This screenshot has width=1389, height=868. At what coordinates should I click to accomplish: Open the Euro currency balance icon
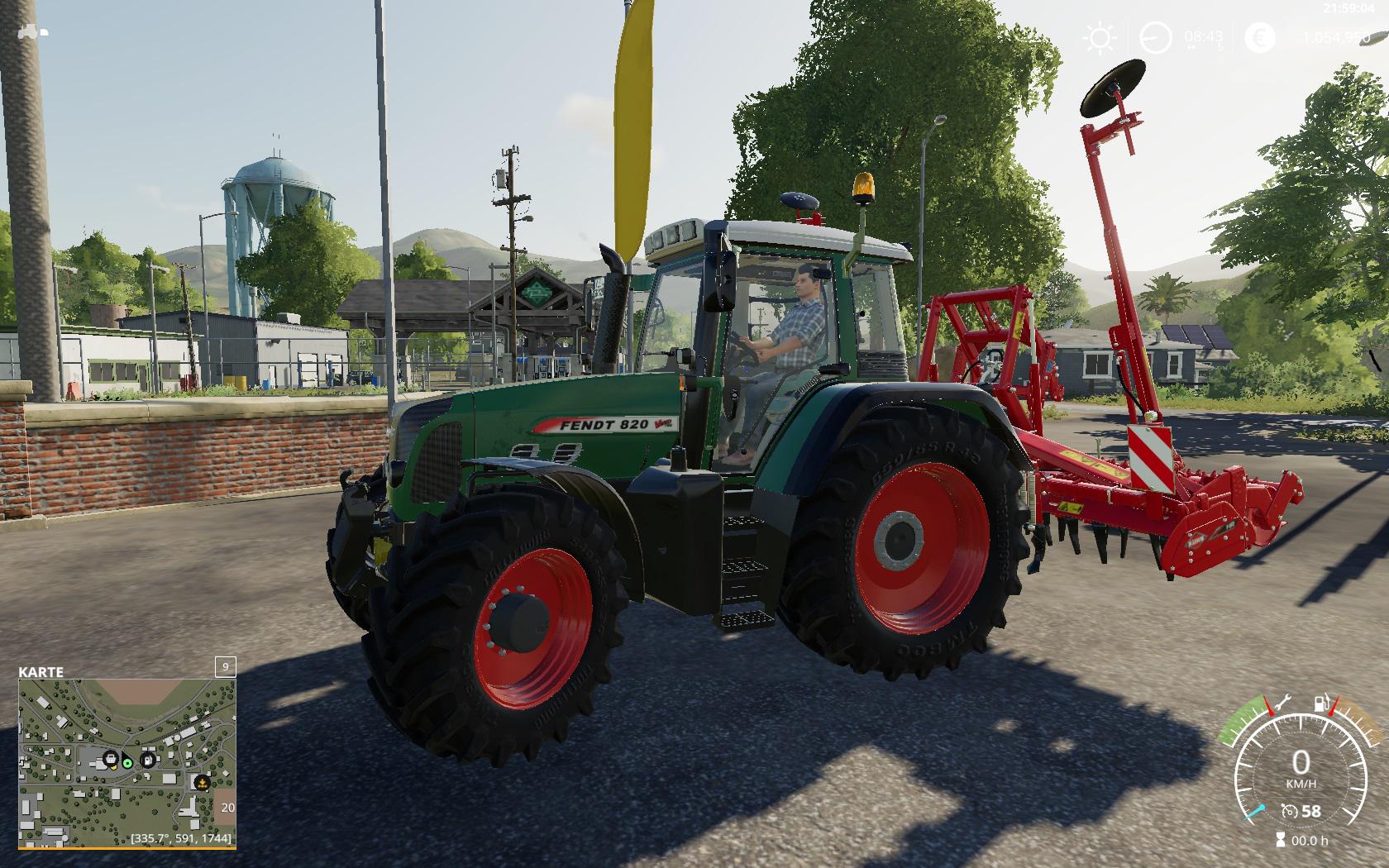click(x=1260, y=37)
